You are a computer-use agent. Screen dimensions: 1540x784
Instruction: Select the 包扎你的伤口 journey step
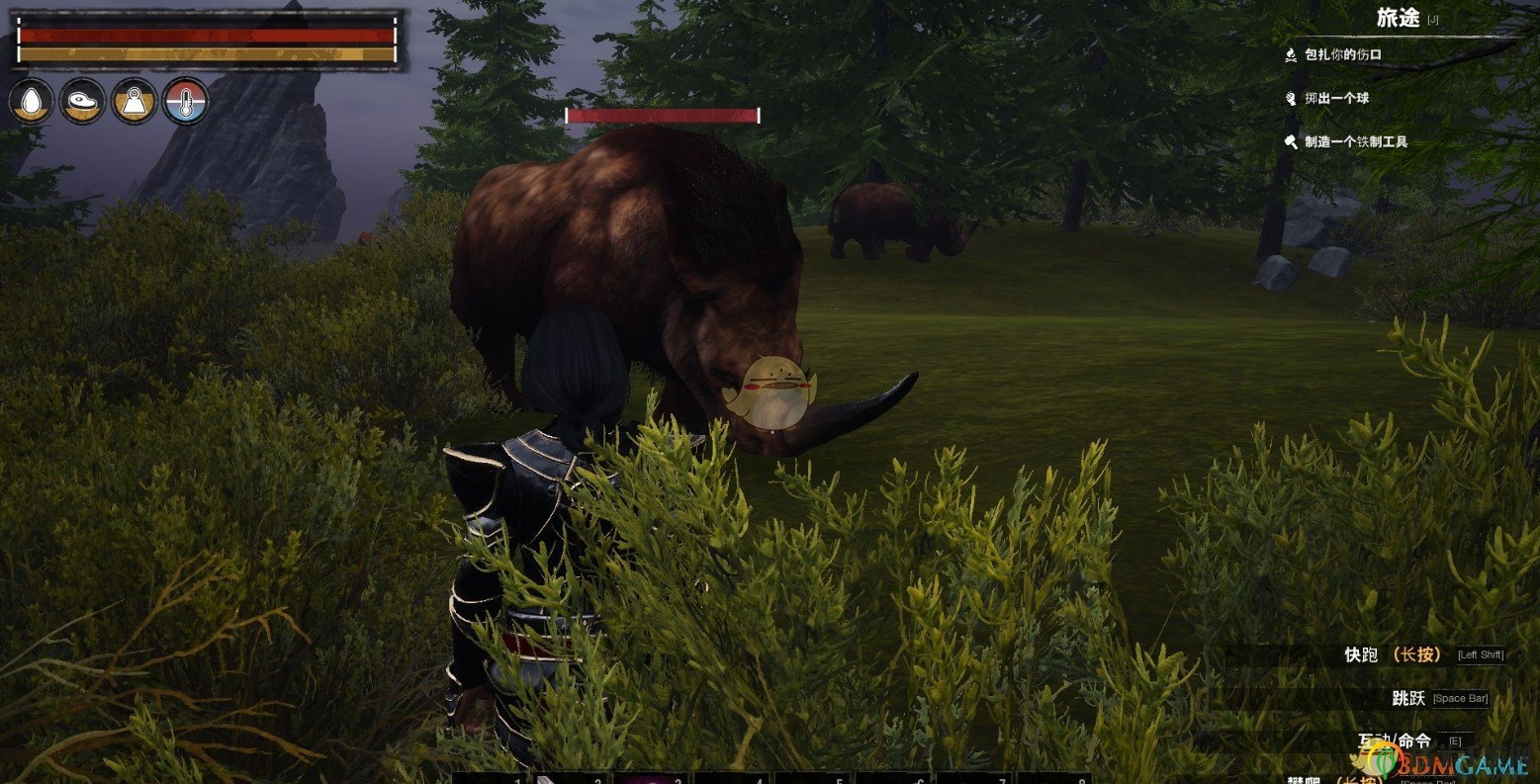pos(1342,54)
